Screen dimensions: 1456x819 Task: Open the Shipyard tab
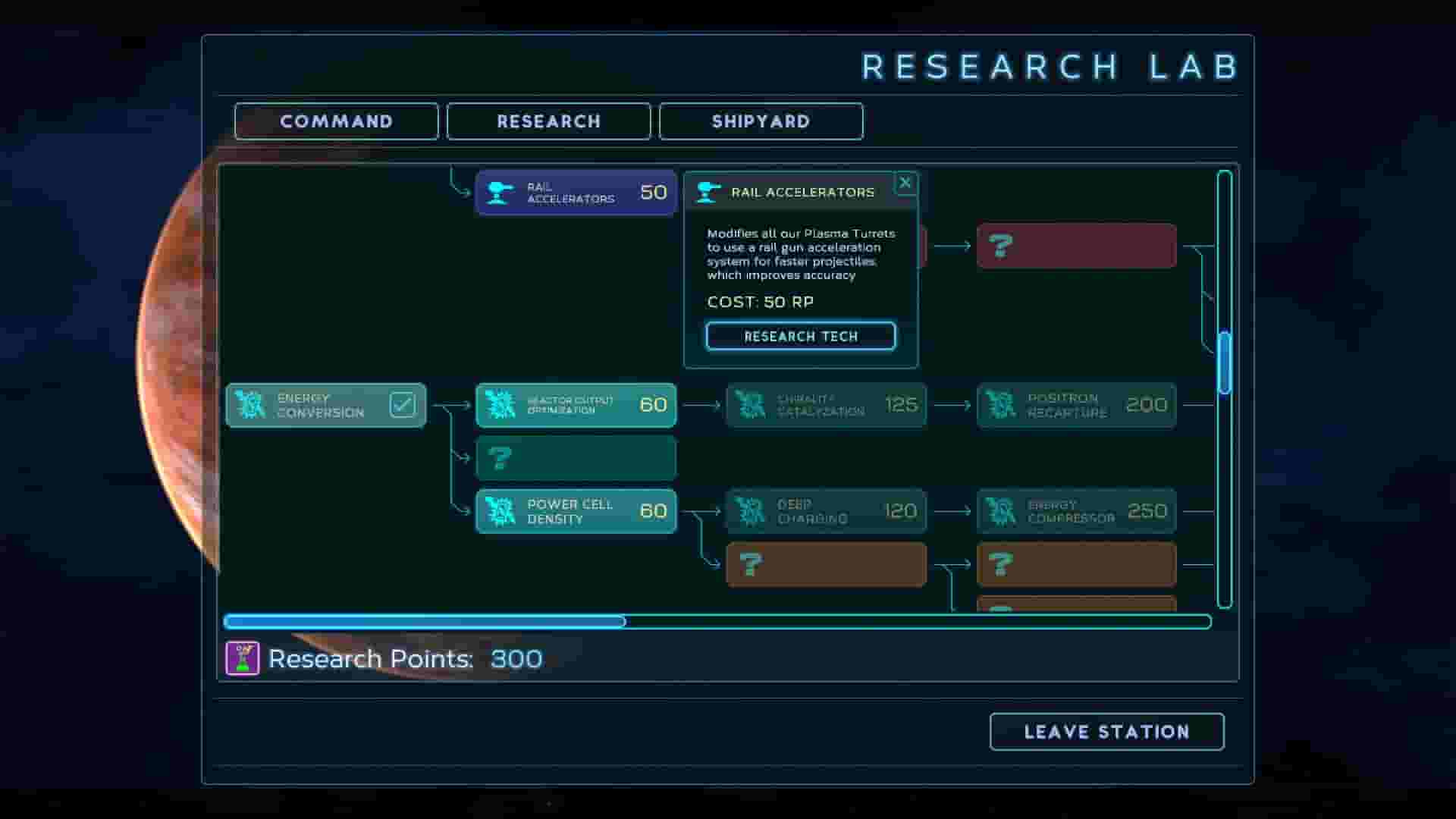(x=761, y=121)
